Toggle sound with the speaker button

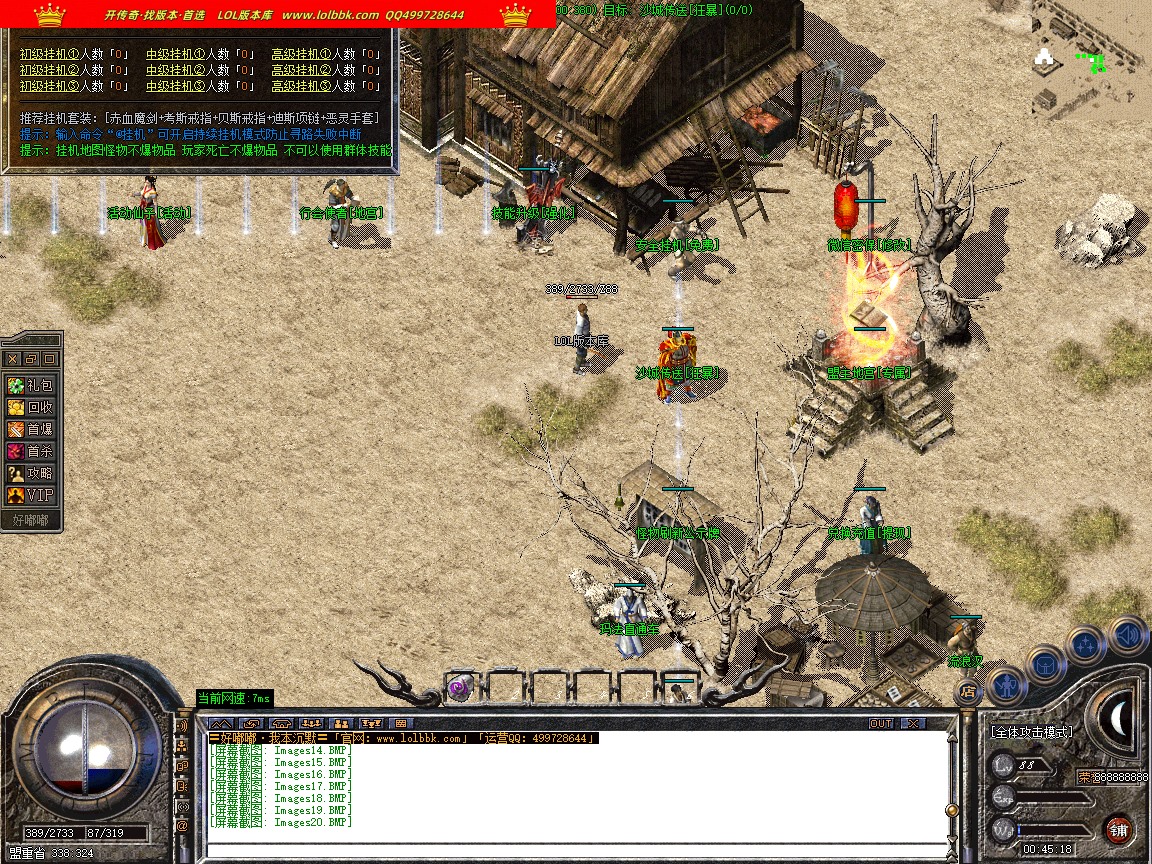pos(1127,633)
